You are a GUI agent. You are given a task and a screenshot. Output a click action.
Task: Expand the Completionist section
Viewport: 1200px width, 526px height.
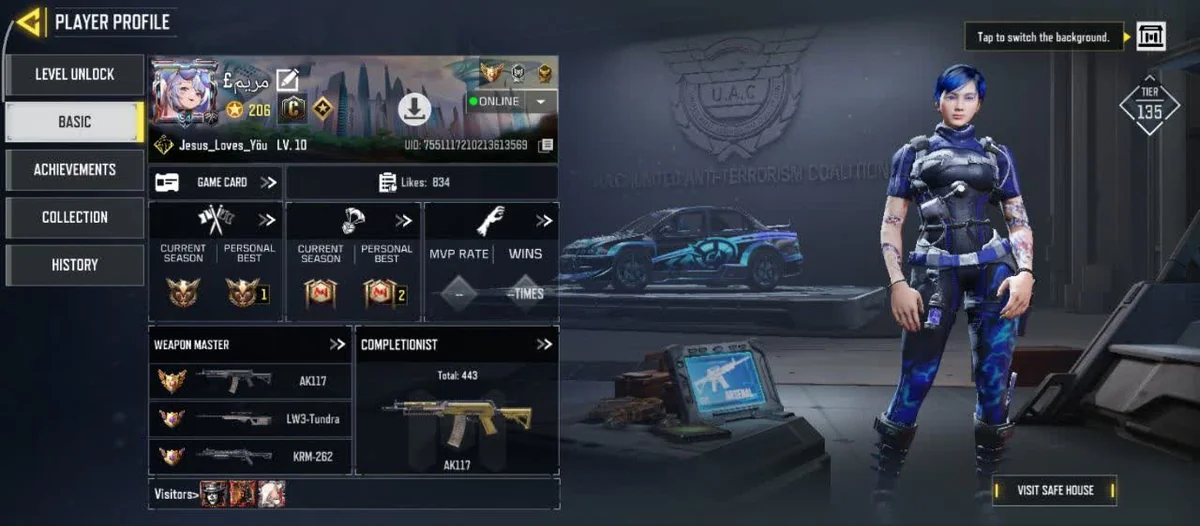[x=544, y=344]
